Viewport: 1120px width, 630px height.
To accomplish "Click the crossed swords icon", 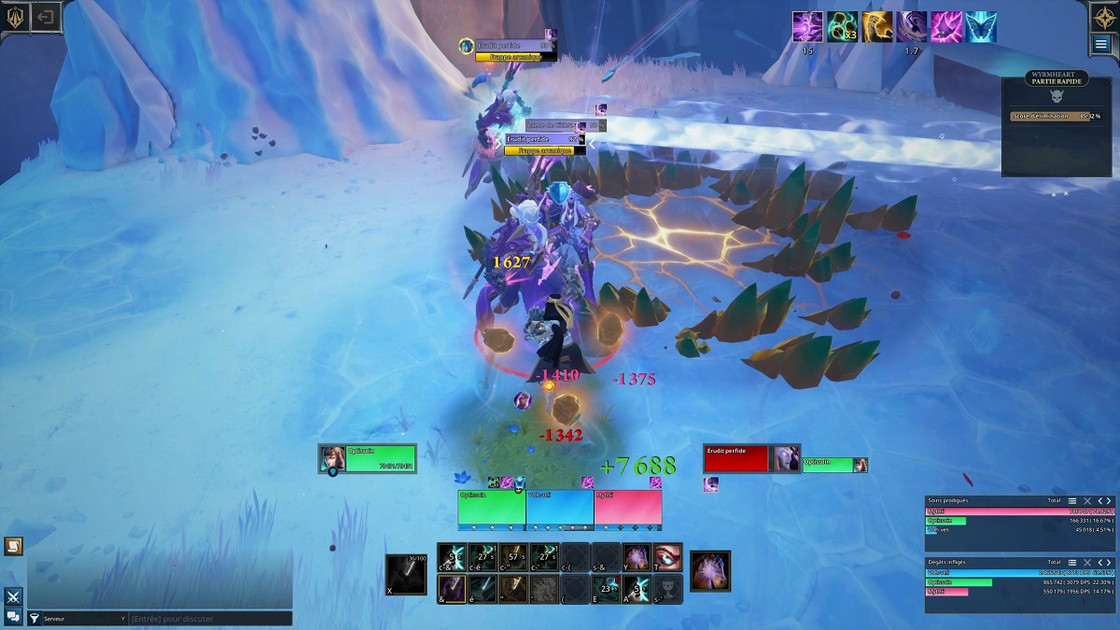I will [x=14, y=597].
